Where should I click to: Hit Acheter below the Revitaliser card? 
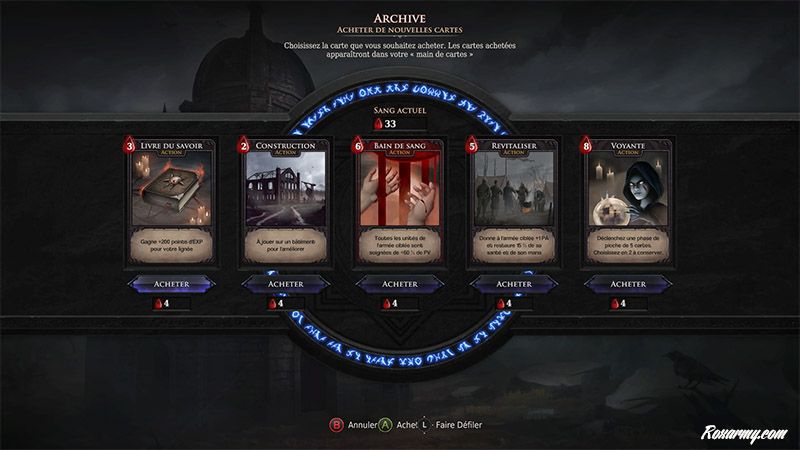point(513,284)
